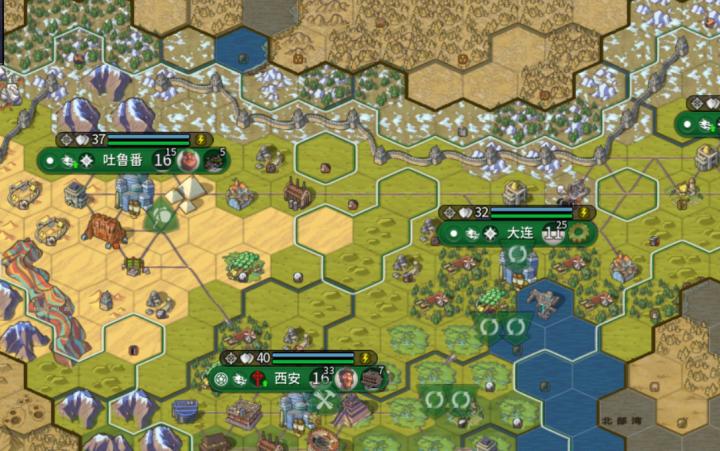Click 大连's gear production icon

tap(578, 233)
